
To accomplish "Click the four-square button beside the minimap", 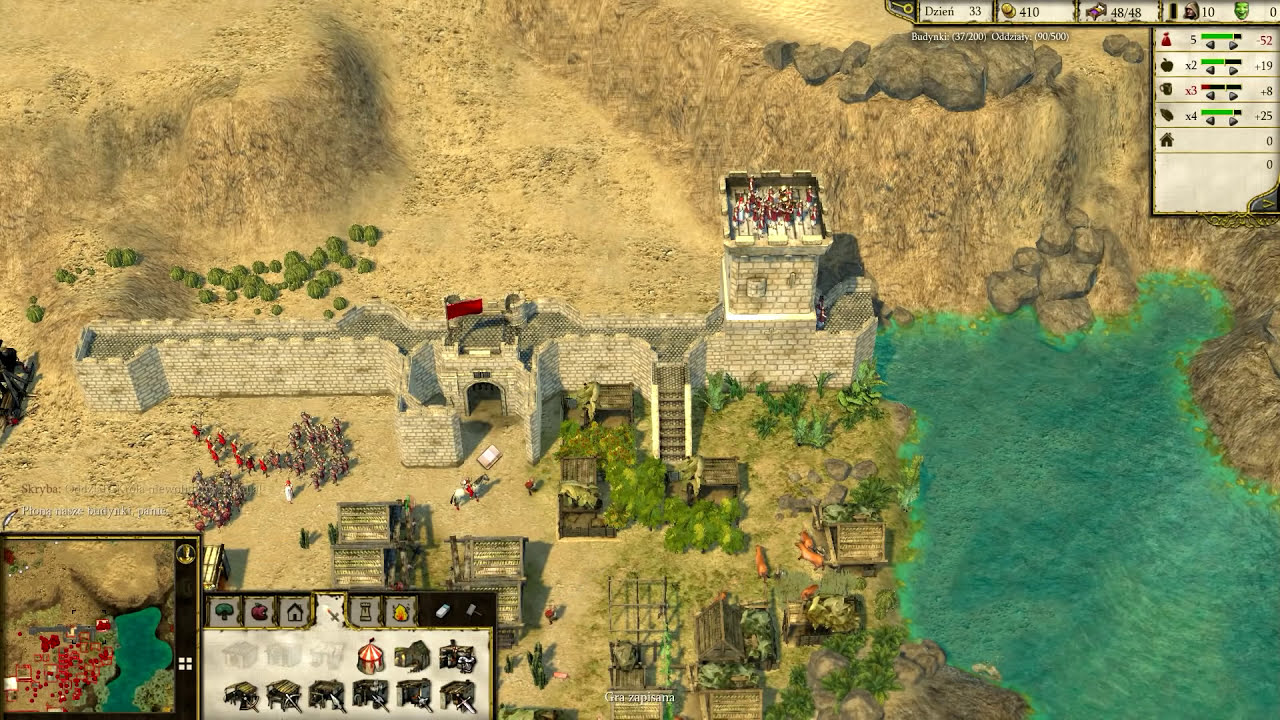I will click(x=185, y=662).
